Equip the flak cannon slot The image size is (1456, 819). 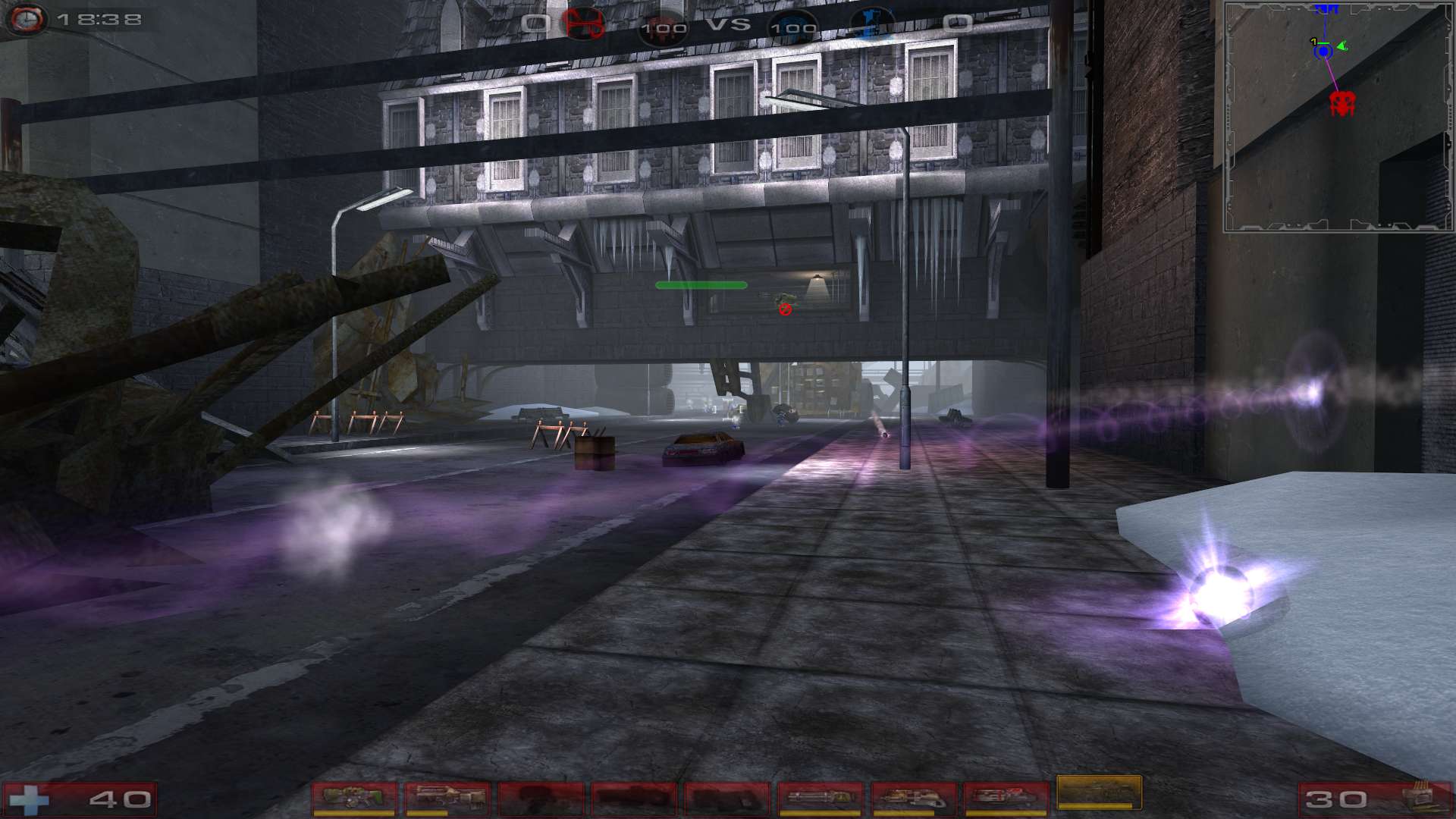913,798
